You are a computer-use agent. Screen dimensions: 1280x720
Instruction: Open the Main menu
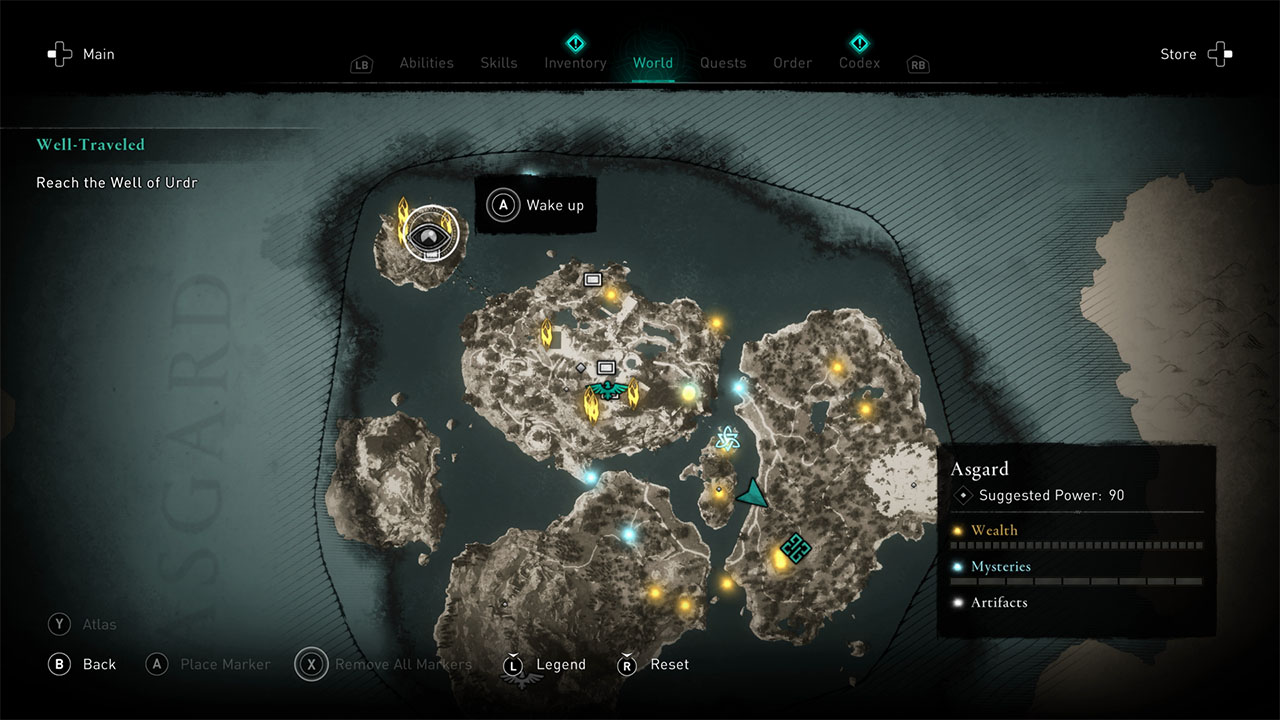[82, 54]
